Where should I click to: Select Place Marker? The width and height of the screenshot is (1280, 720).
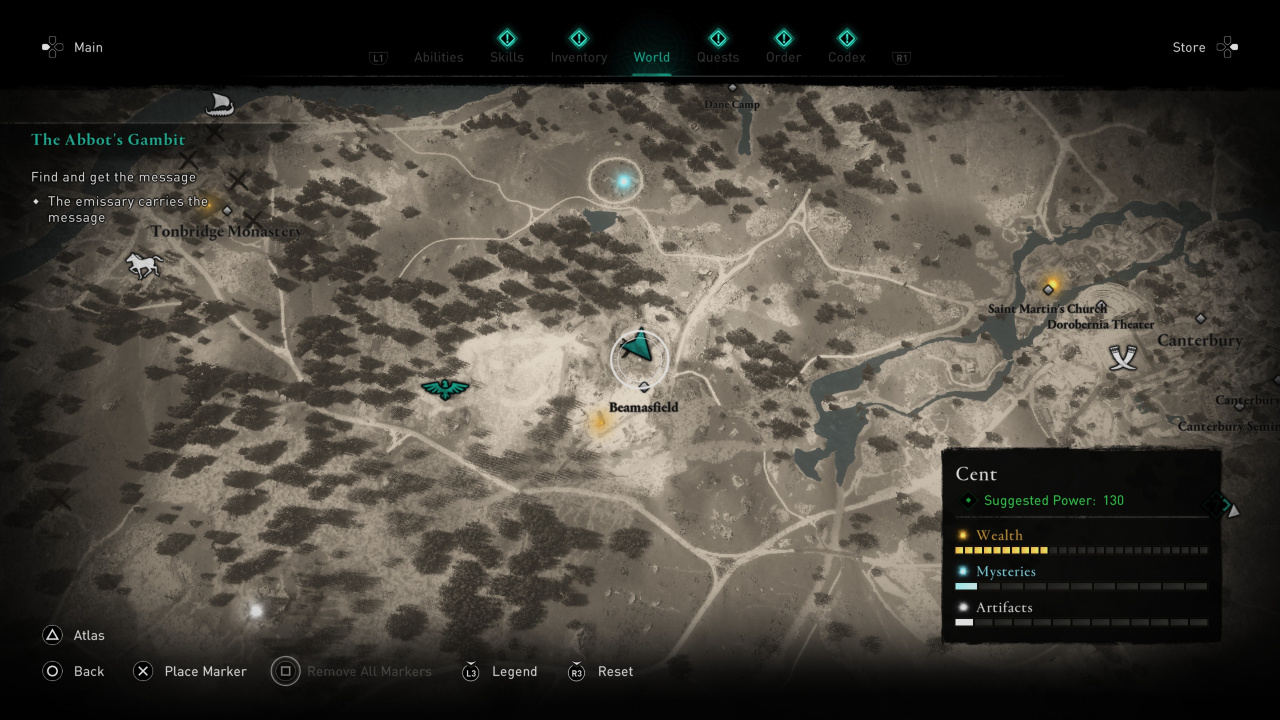[x=205, y=671]
